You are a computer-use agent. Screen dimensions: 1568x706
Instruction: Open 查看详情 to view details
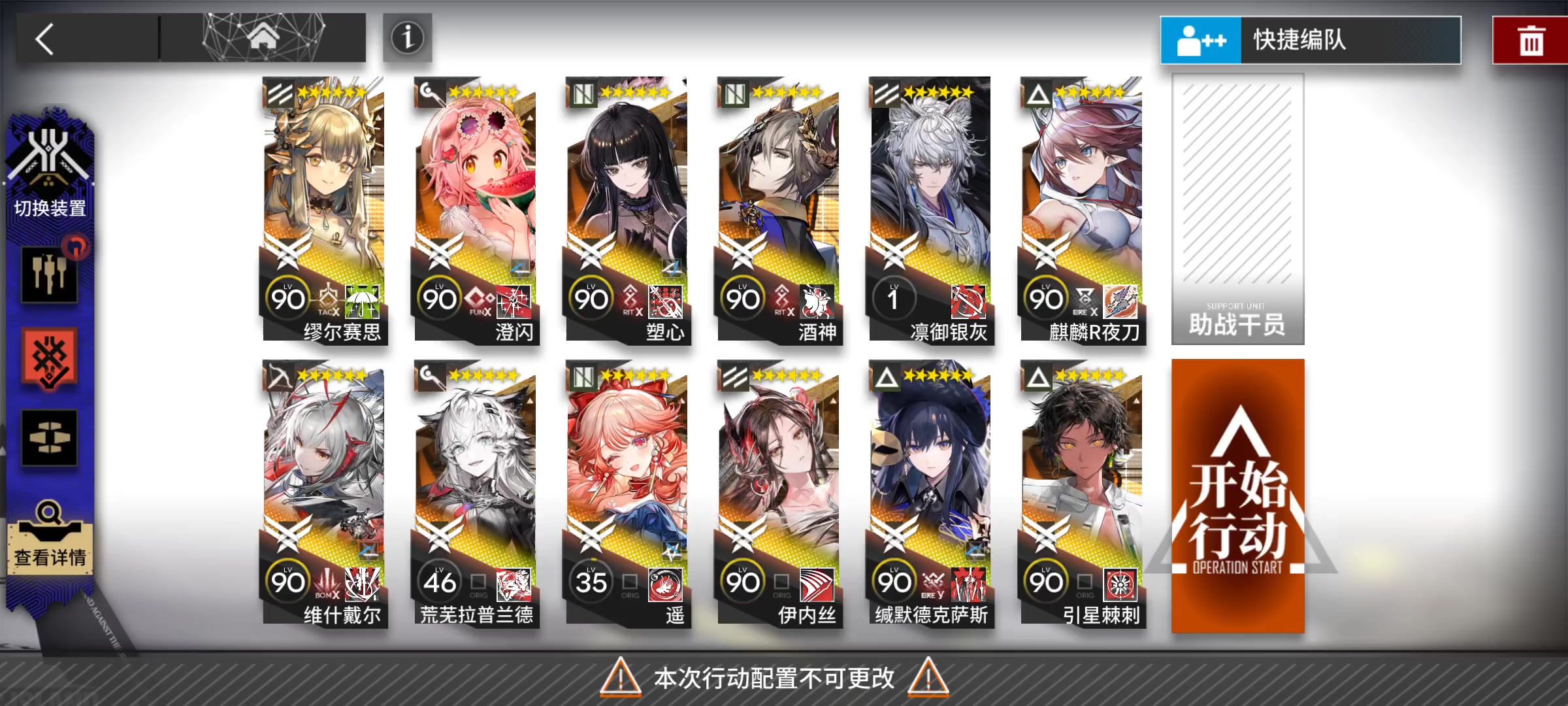tap(50, 546)
